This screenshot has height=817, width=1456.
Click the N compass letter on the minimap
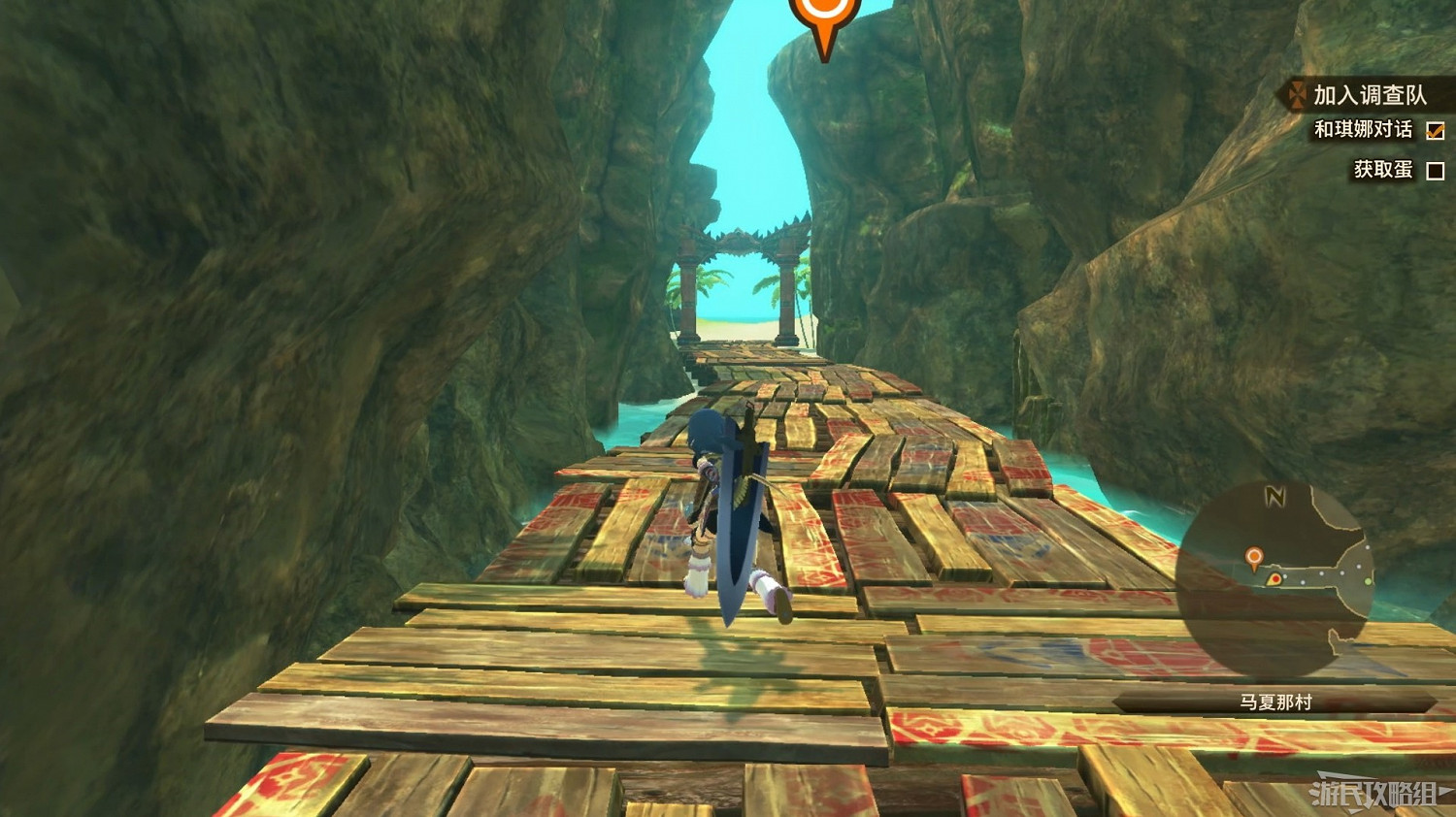coord(1274,495)
